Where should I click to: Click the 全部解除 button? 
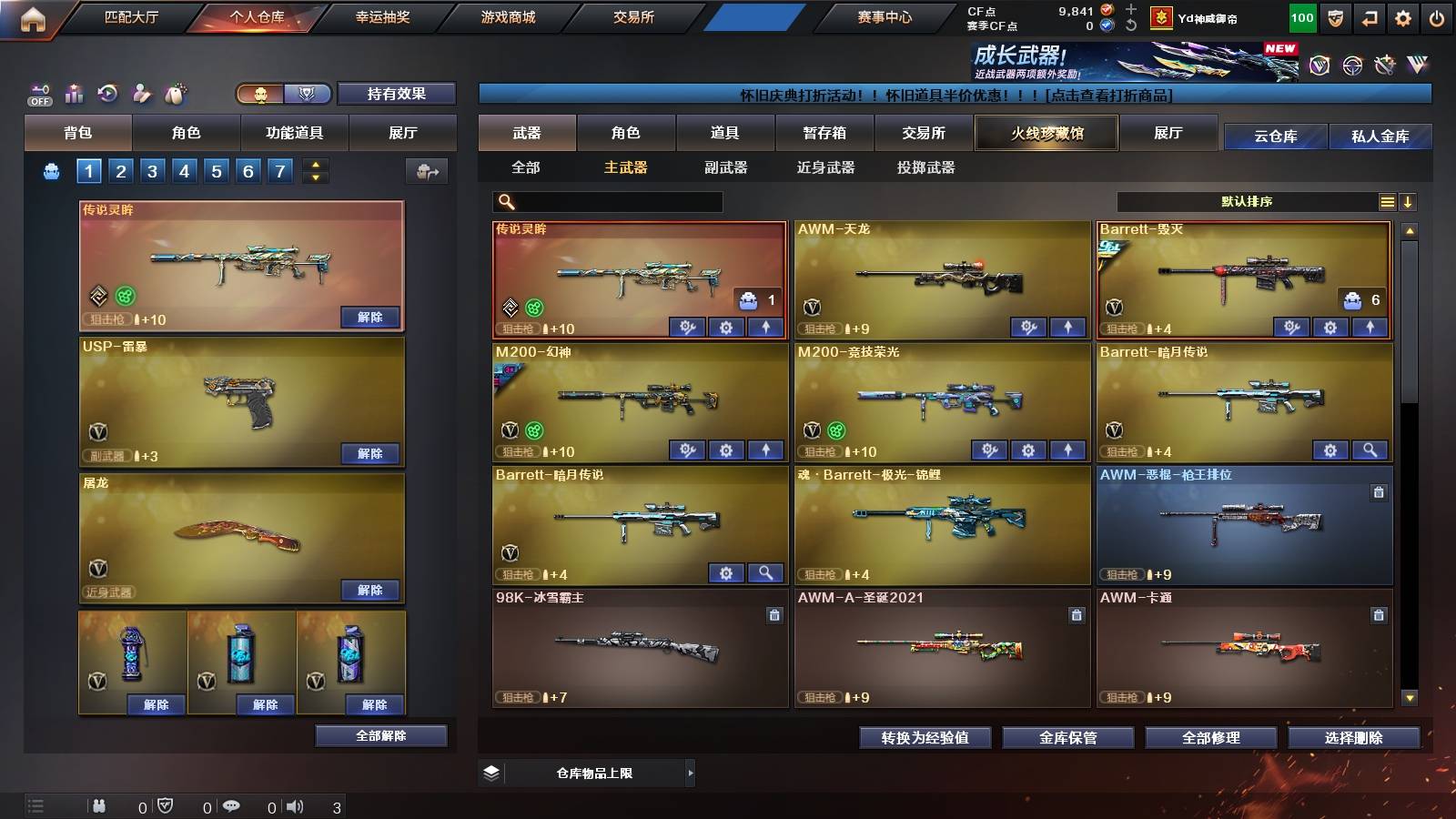point(379,735)
